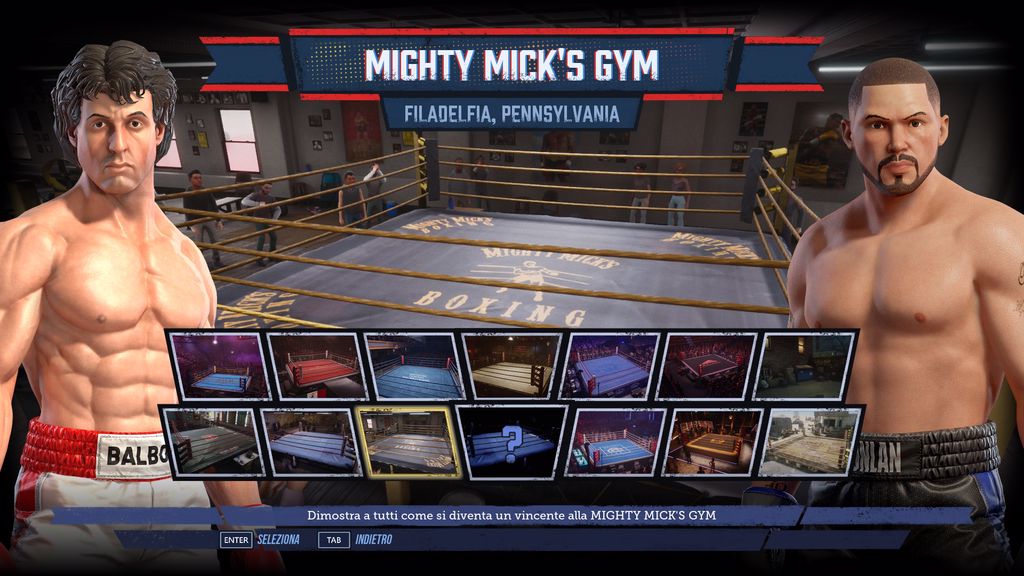Choose the random arena question mark tile
The width and height of the screenshot is (1024, 576).
[x=511, y=440]
